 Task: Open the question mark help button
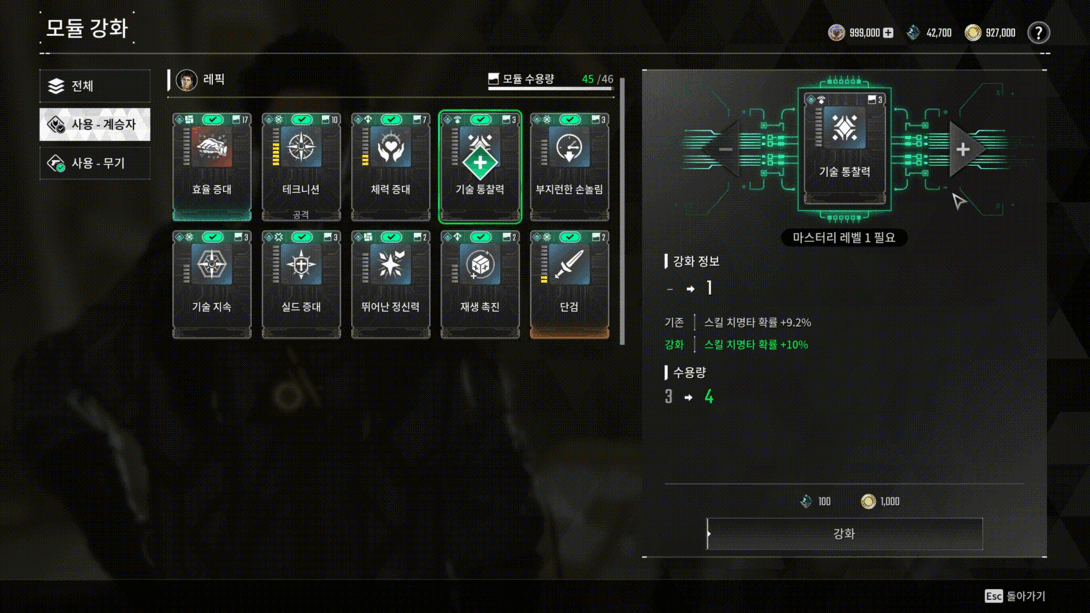point(1039,33)
